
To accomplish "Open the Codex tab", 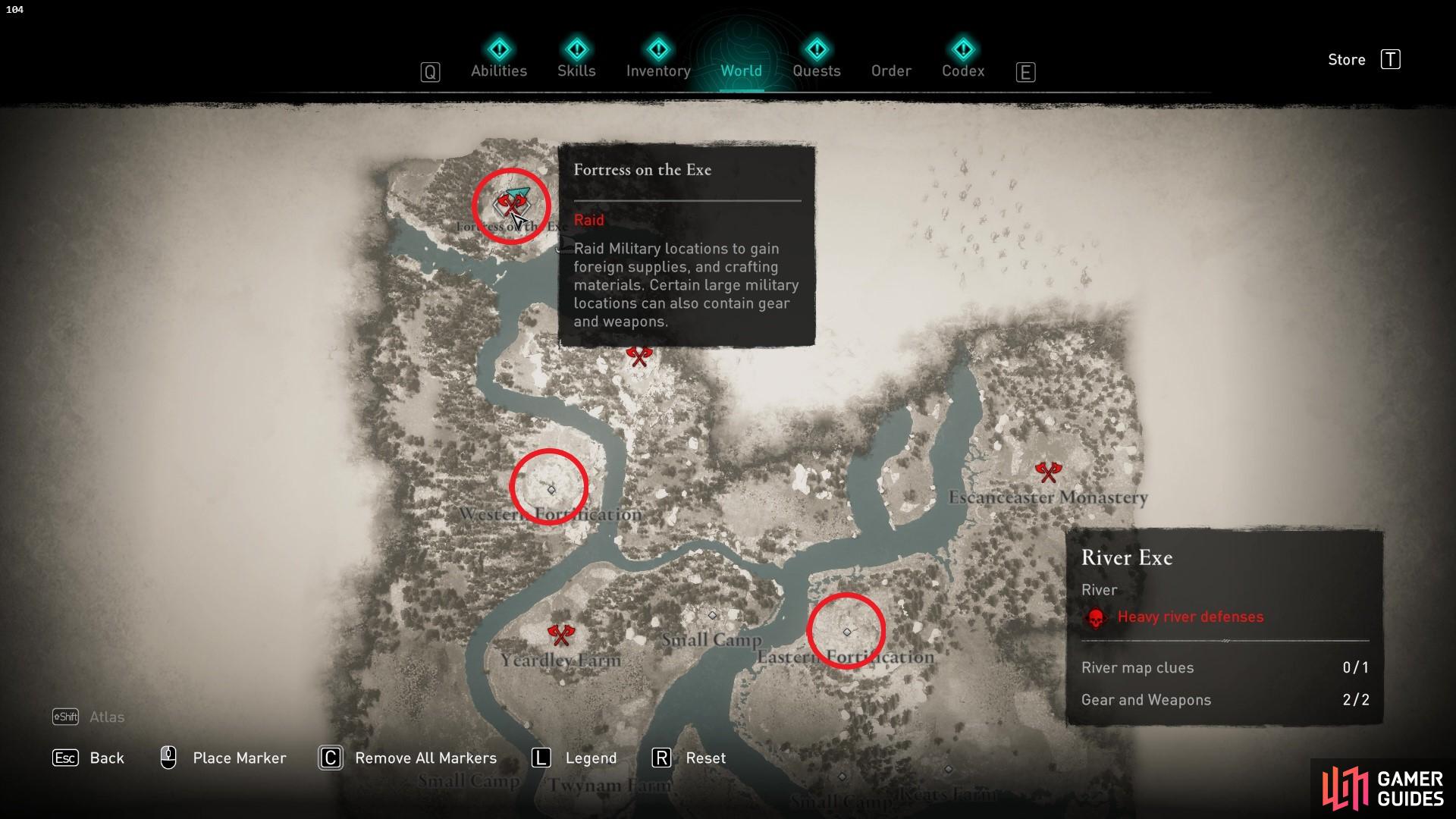I will (963, 71).
